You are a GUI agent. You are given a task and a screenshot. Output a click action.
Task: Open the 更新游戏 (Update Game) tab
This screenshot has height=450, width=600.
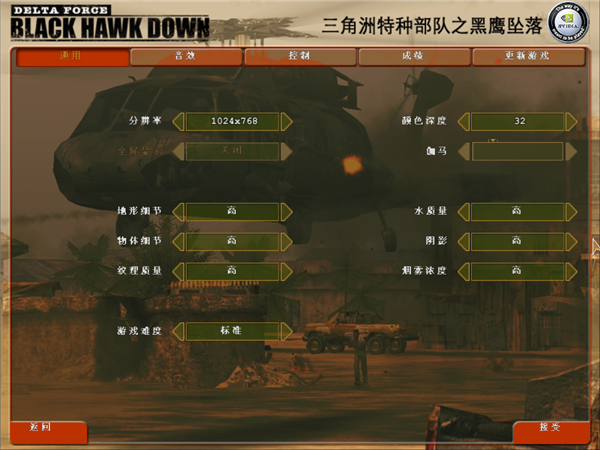coord(527,57)
